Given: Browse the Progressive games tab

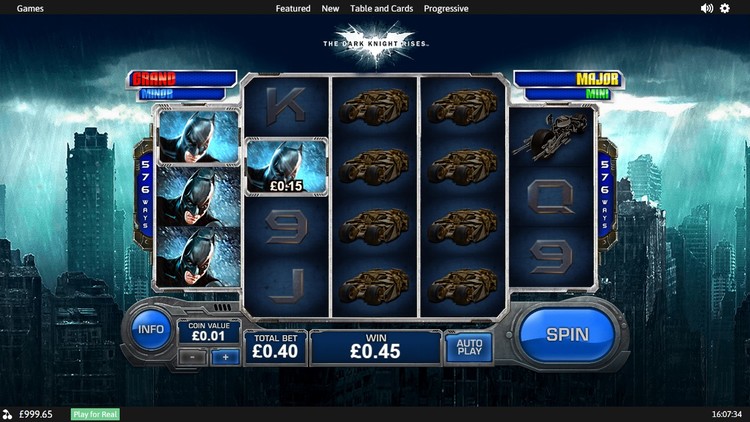Looking at the screenshot, I should coord(446,8).
